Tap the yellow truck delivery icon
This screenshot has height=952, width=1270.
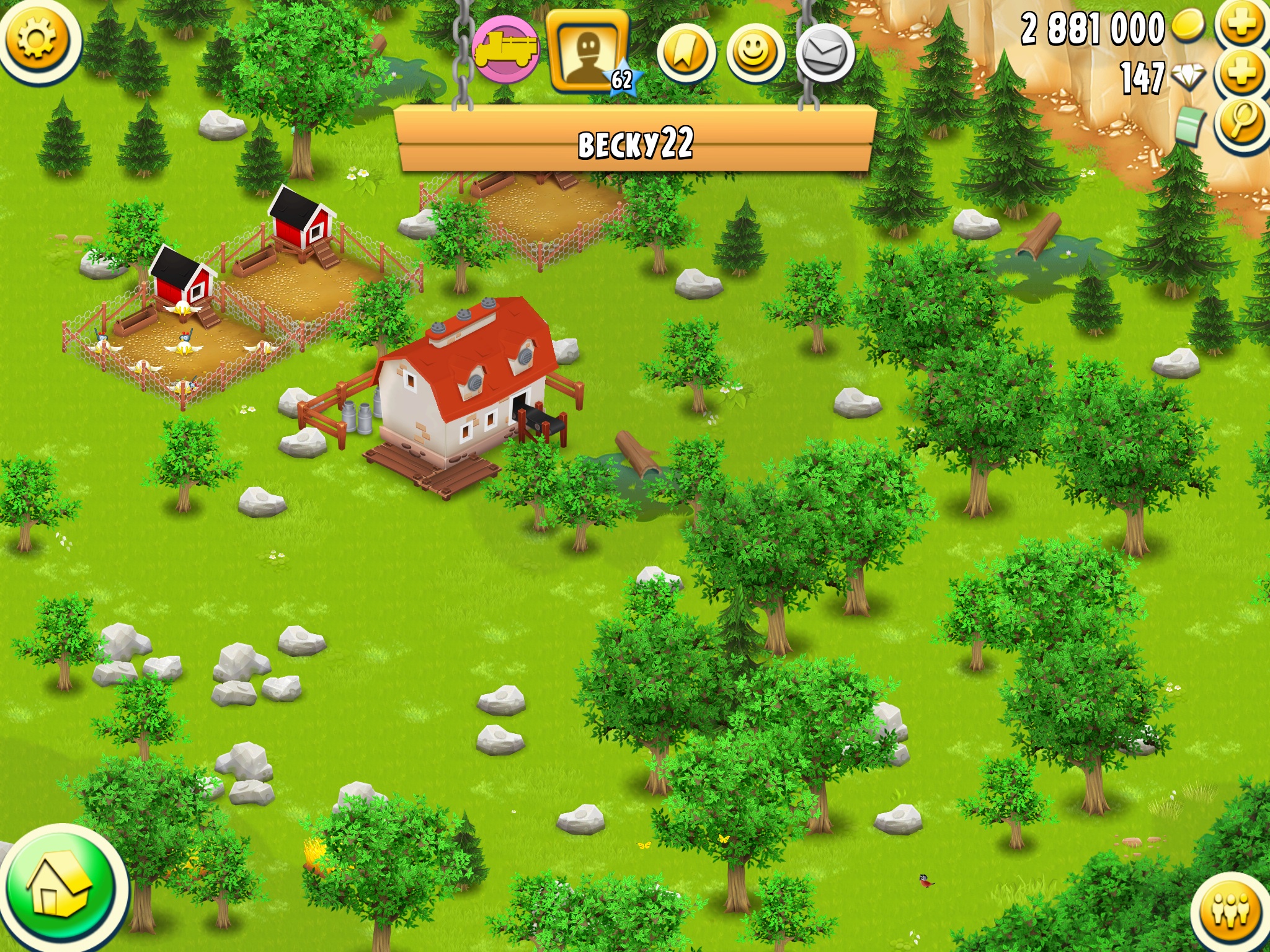[505, 50]
